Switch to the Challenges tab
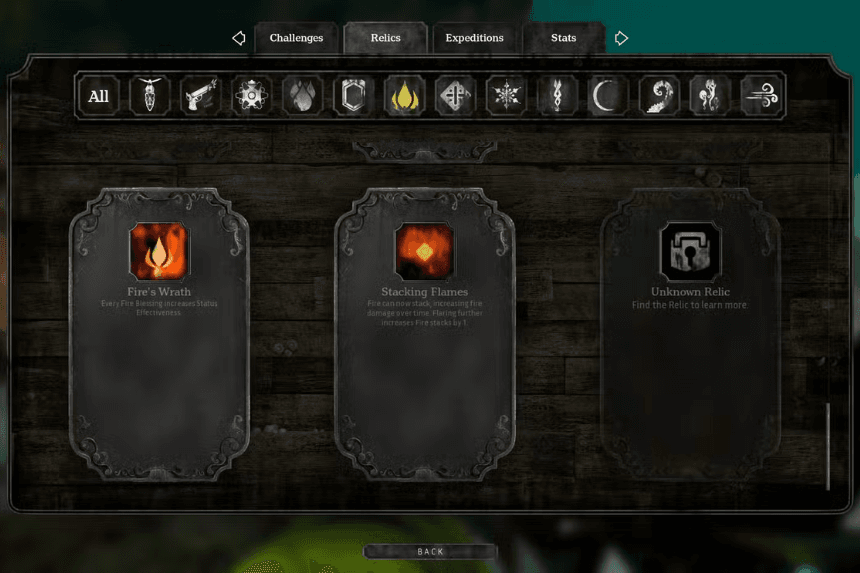The width and height of the screenshot is (860, 573). [296, 38]
